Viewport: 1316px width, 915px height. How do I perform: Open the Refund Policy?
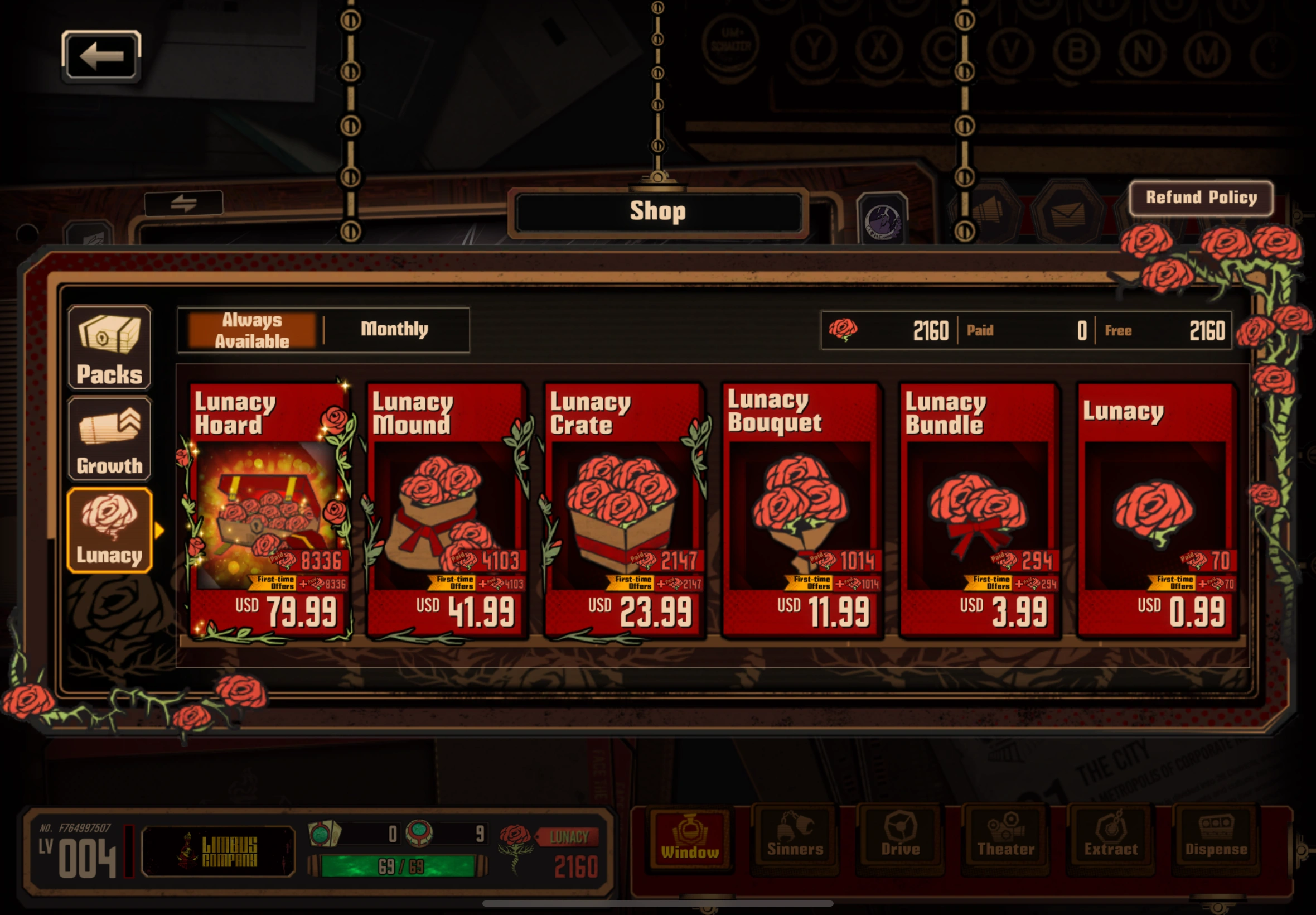coord(1201,198)
